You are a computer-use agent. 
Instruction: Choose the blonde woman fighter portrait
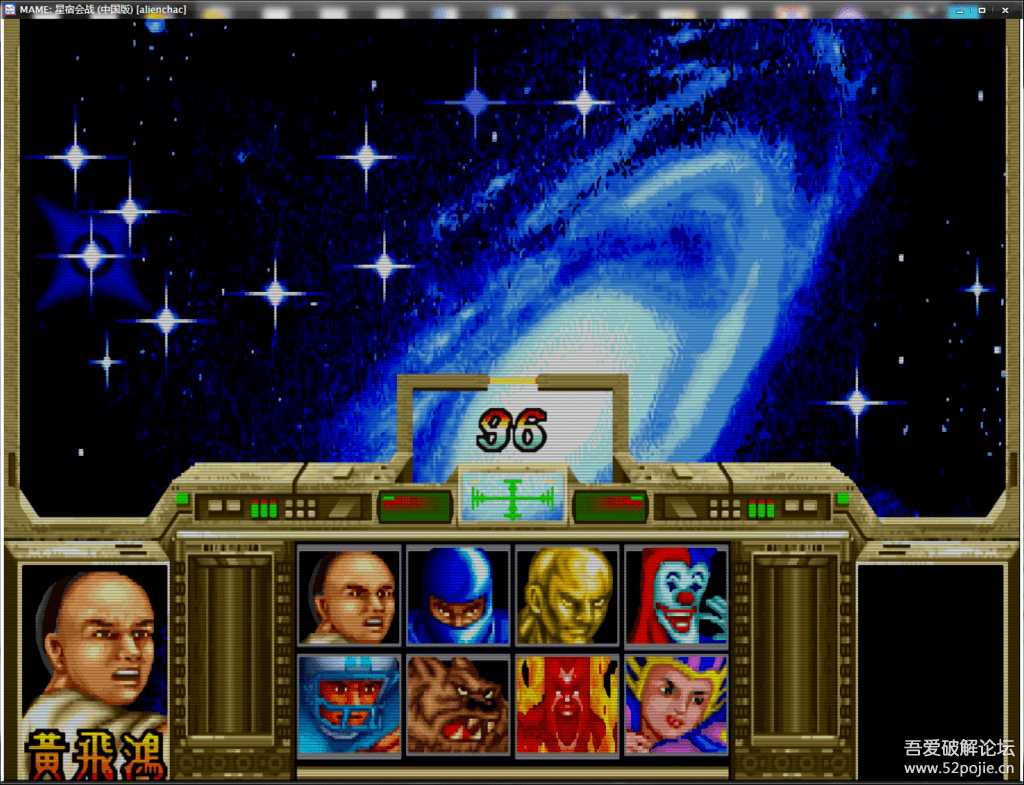click(x=676, y=705)
